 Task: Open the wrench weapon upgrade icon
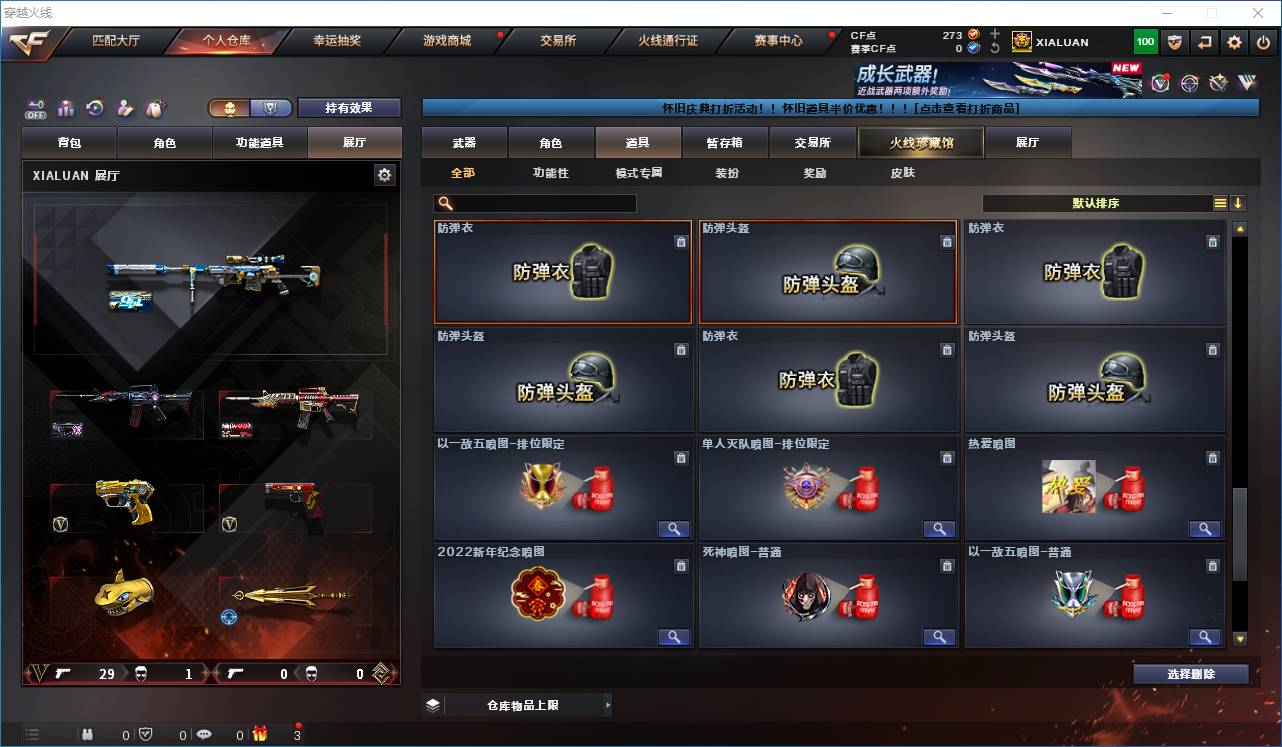(1217, 82)
